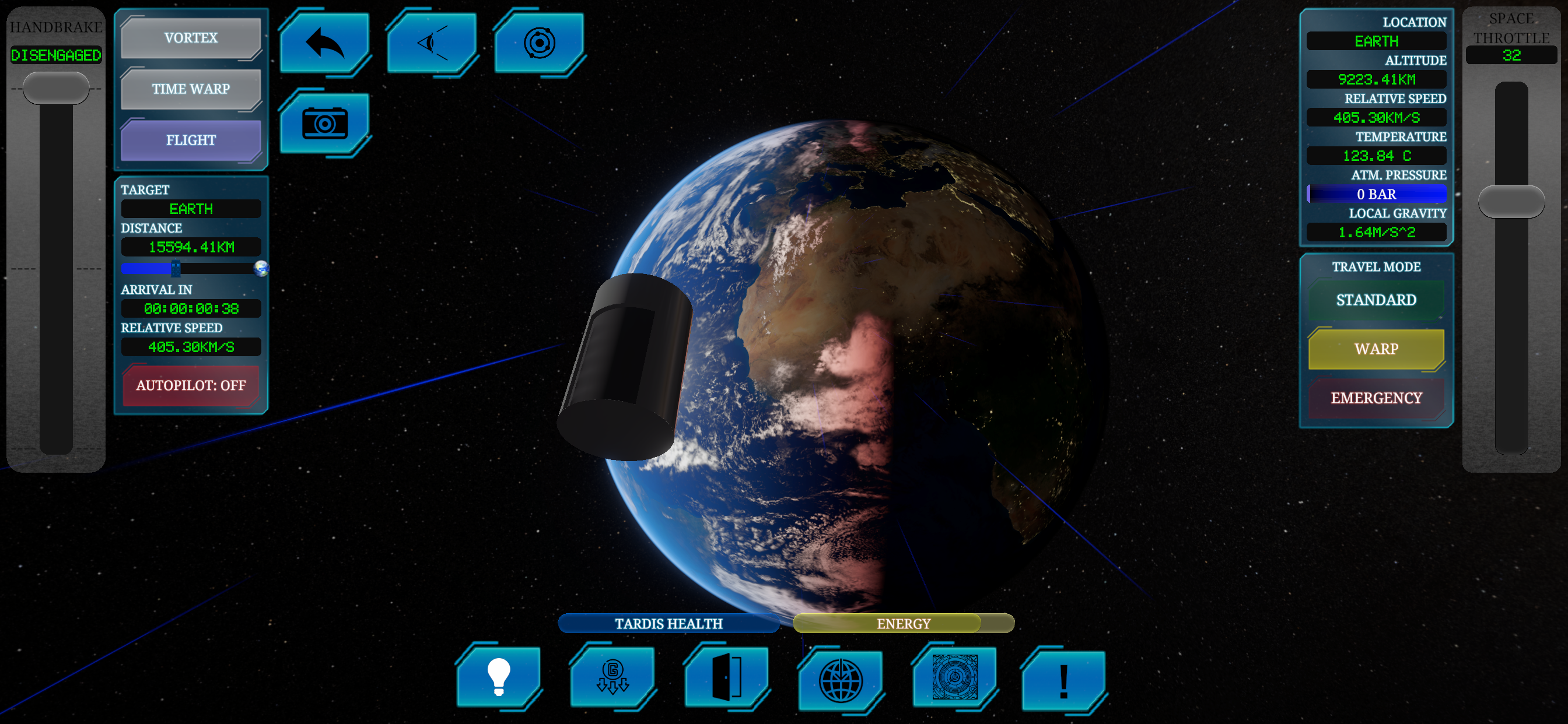1568x724 pixels.
Task: Switch travel mode to STANDARD
Action: pos(1375,299)
